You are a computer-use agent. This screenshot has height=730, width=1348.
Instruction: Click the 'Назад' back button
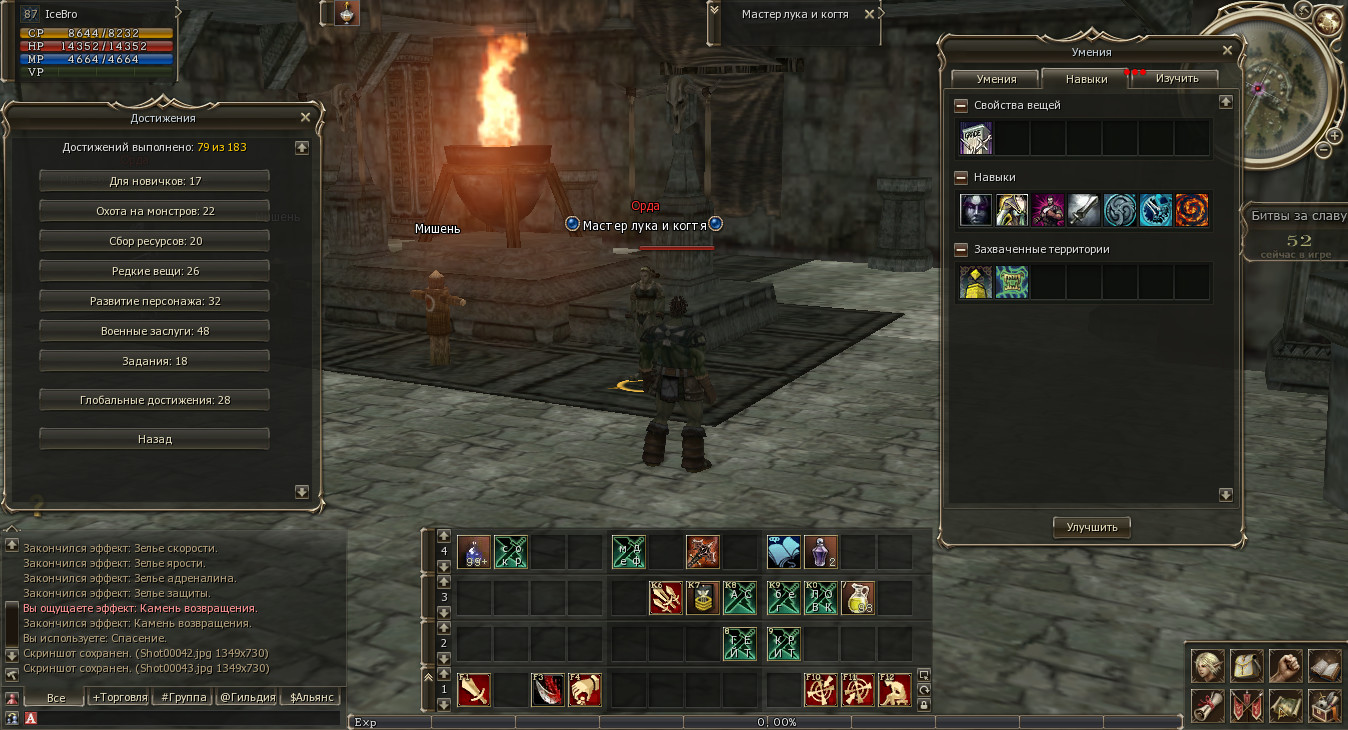[x=154, y=439]
